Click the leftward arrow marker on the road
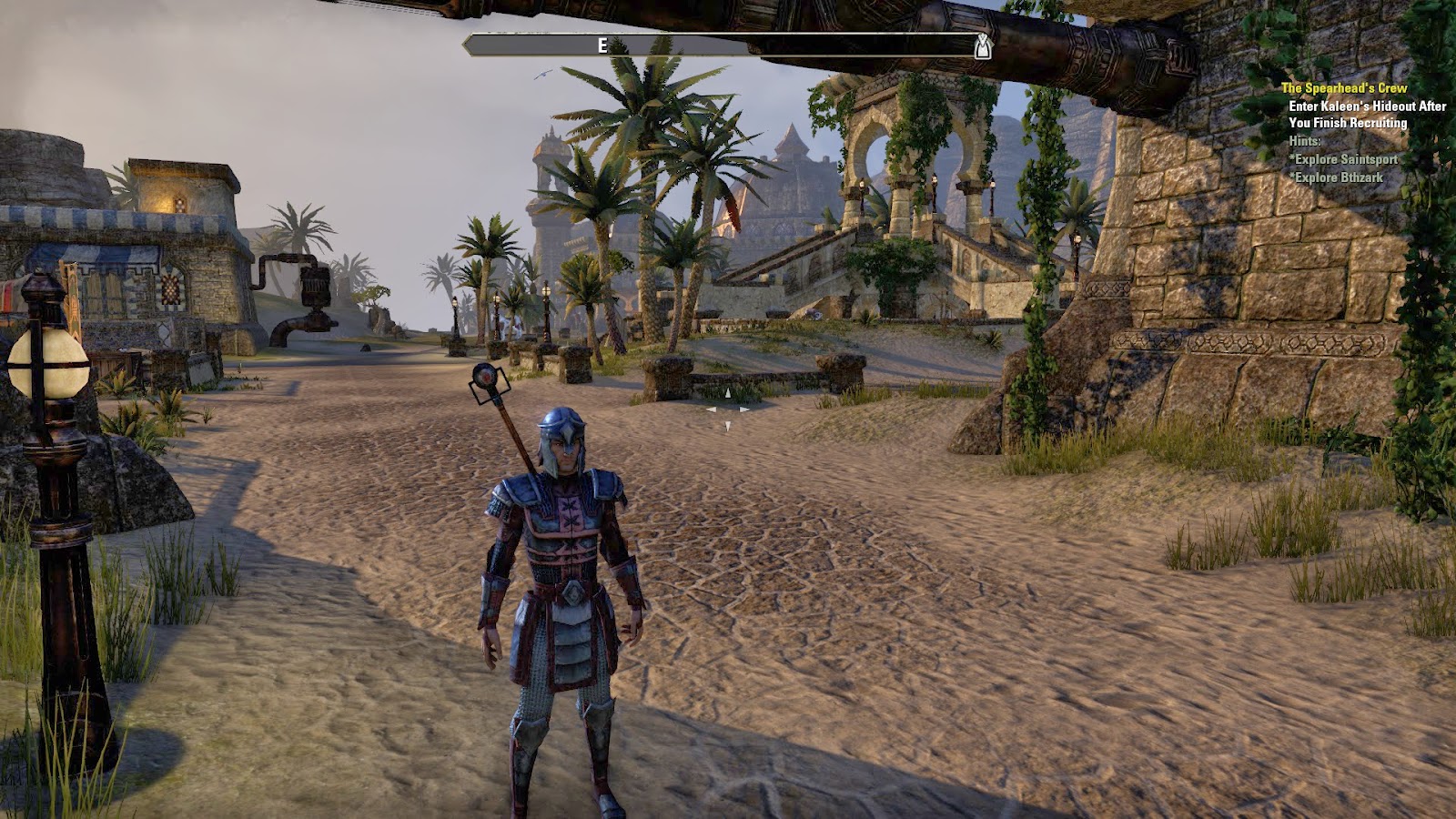 click(x=712, y=410)
